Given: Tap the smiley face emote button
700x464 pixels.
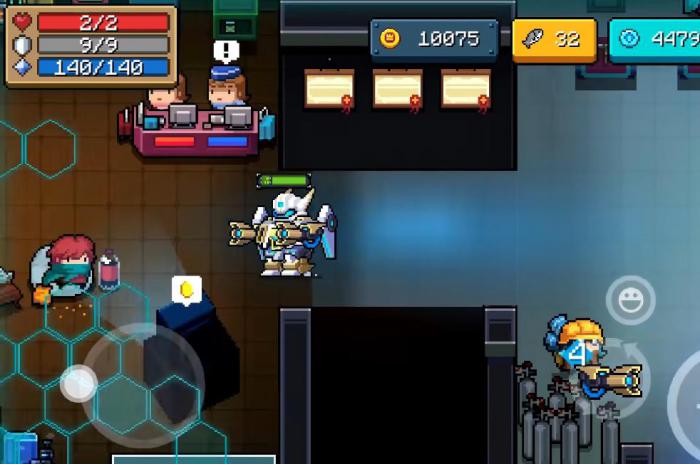Looking at the screenshot, I should (631, 299).
